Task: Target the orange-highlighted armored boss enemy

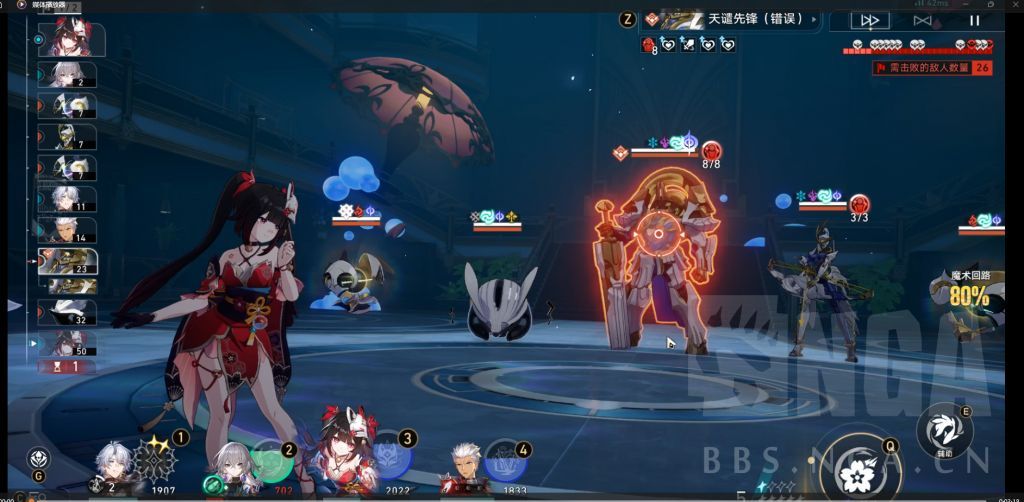Action: (x=661, y=260)
